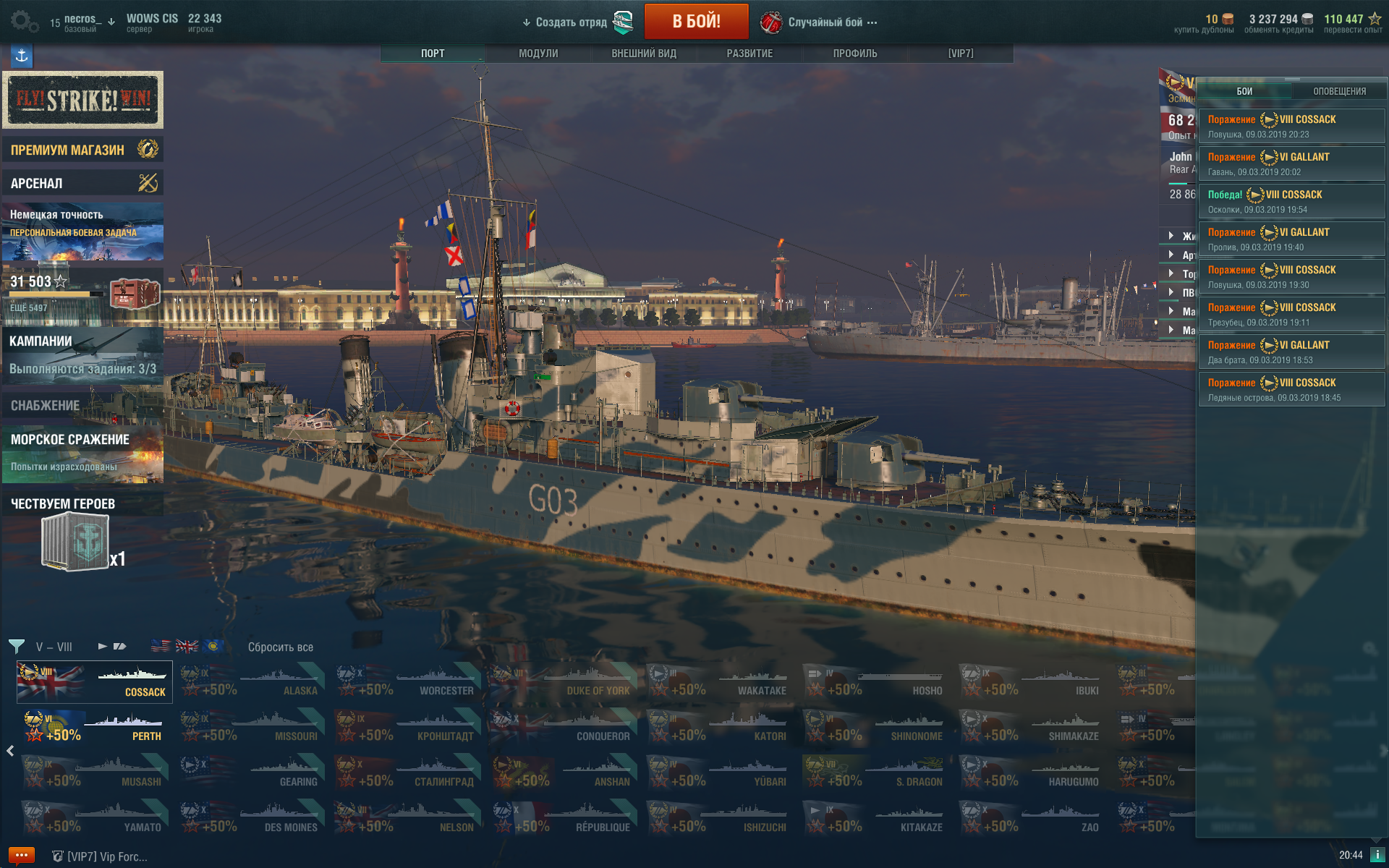
Task: View the victory battle on Осколки
Action: [x=1291, y=201]
